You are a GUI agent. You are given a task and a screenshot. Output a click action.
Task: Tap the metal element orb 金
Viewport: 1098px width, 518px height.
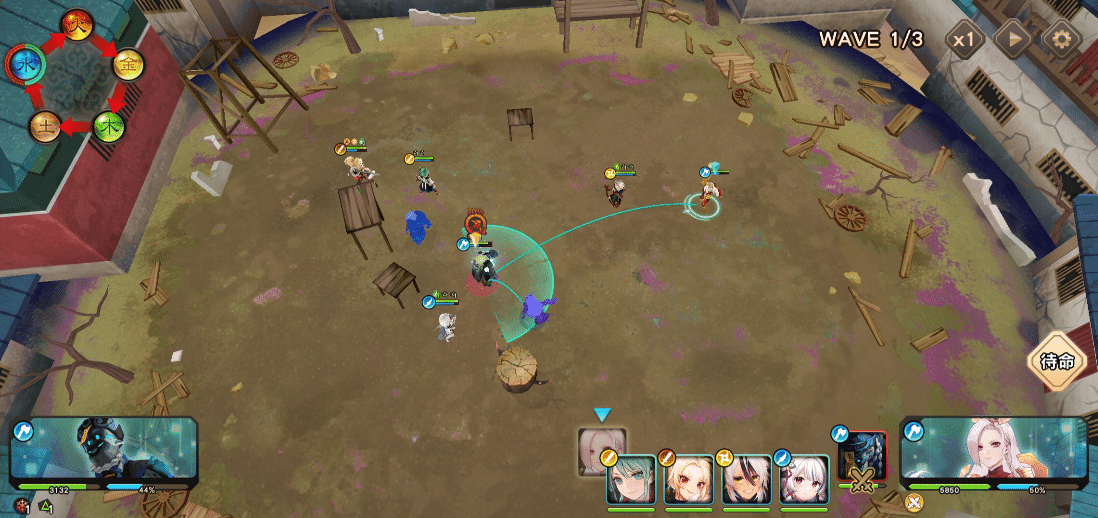(x=128, y=65)
